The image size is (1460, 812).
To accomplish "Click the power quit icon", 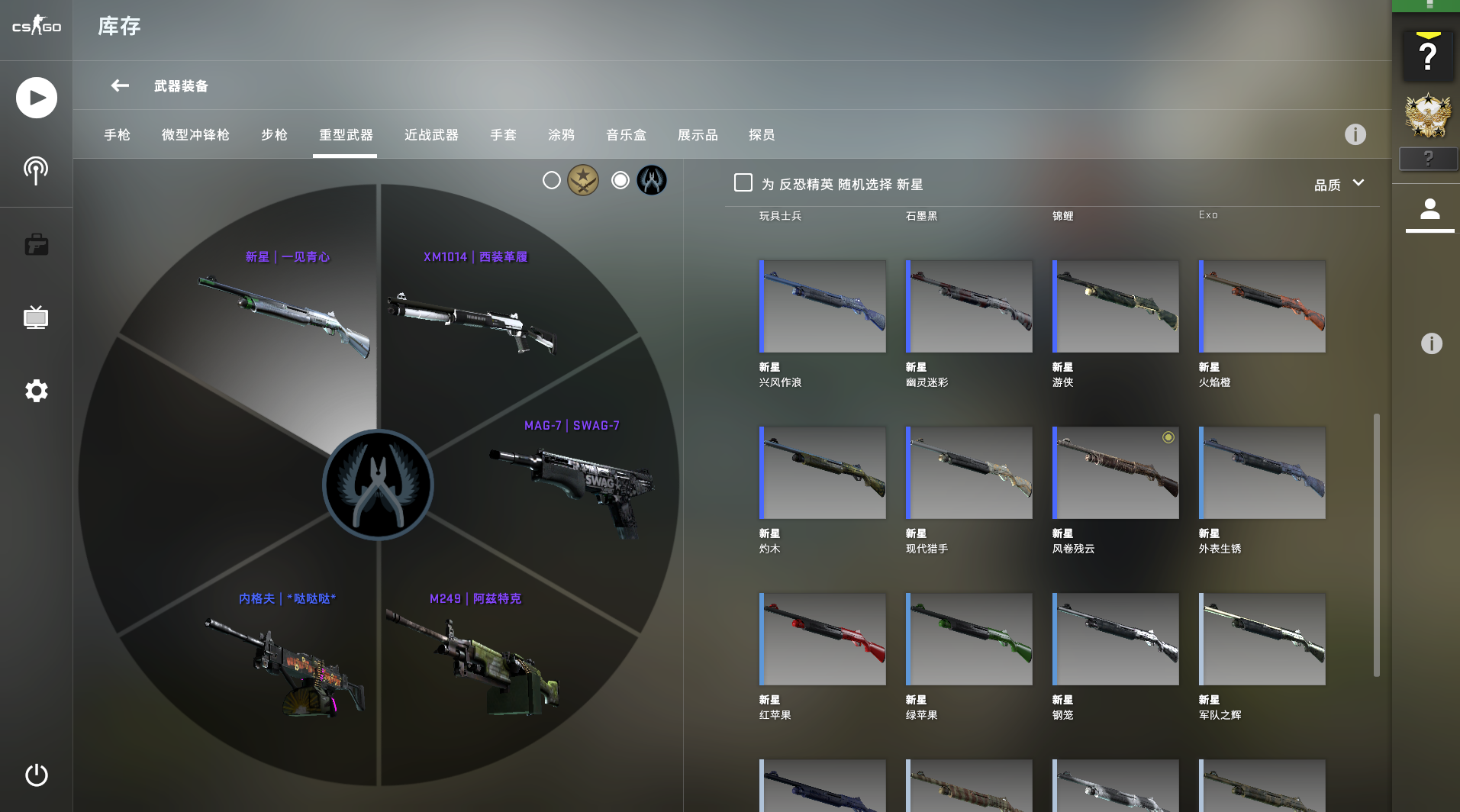I will (x=37, y=775).
